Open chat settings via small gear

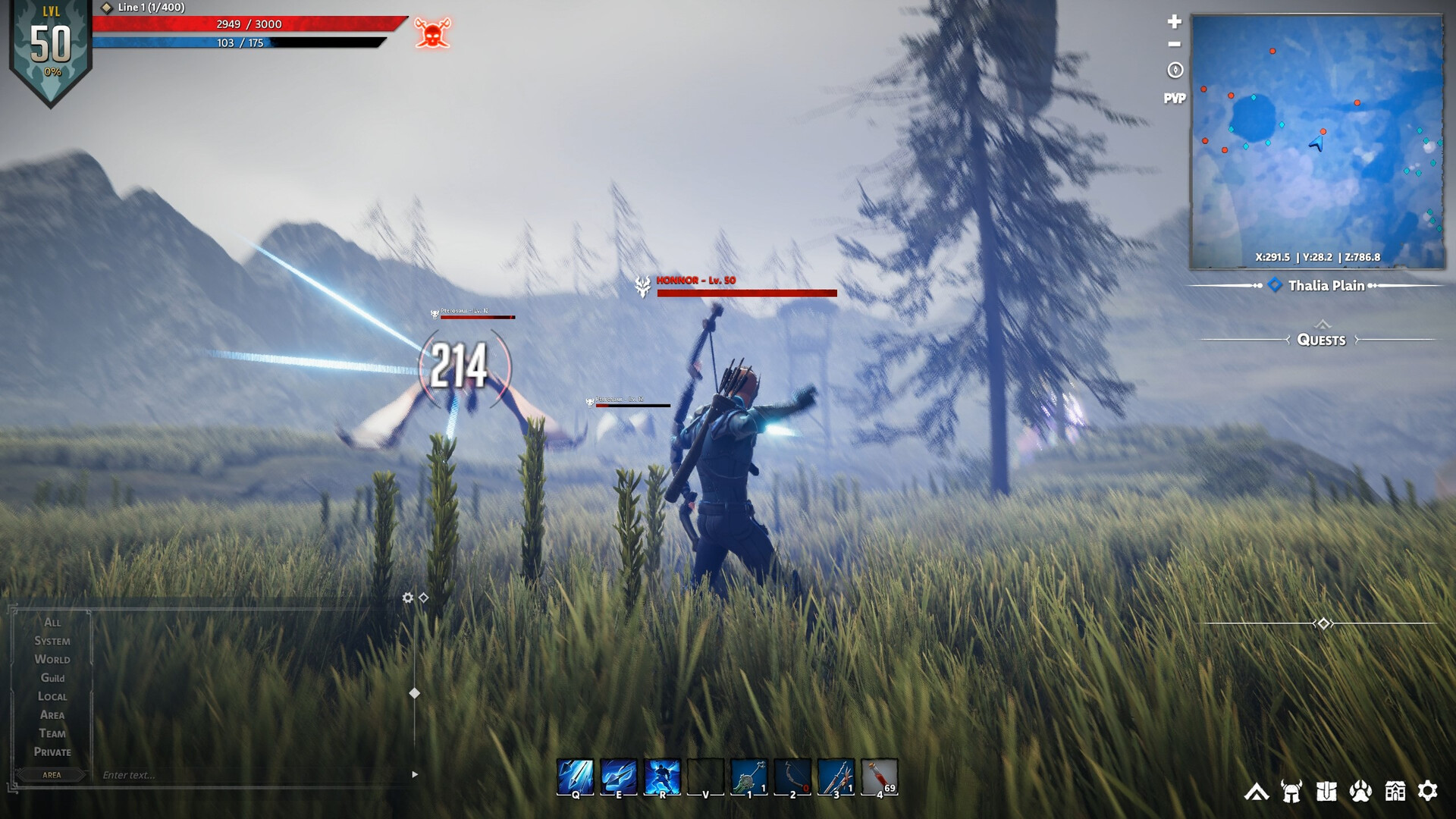(407, 598)
